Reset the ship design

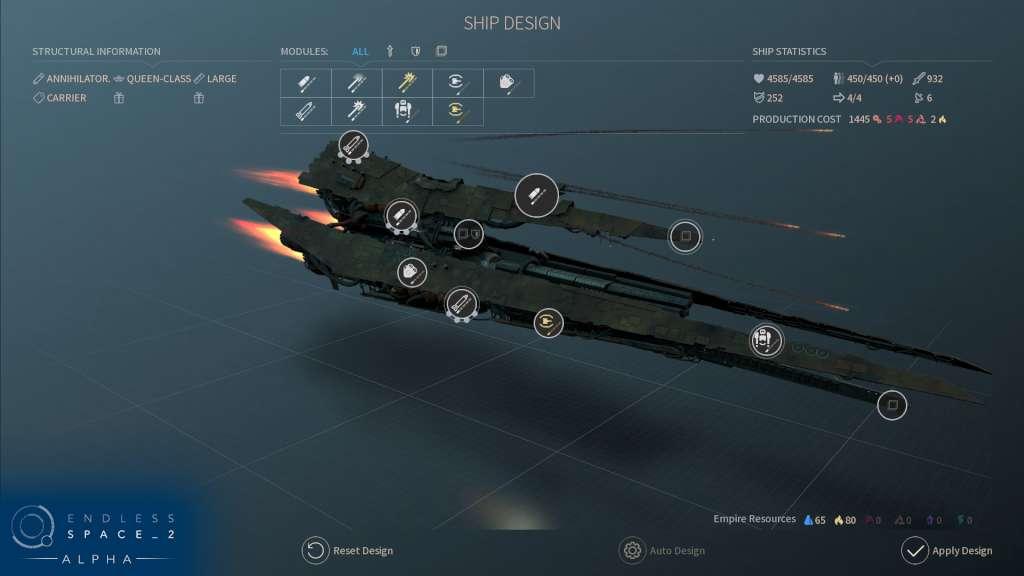pos(348,550)
